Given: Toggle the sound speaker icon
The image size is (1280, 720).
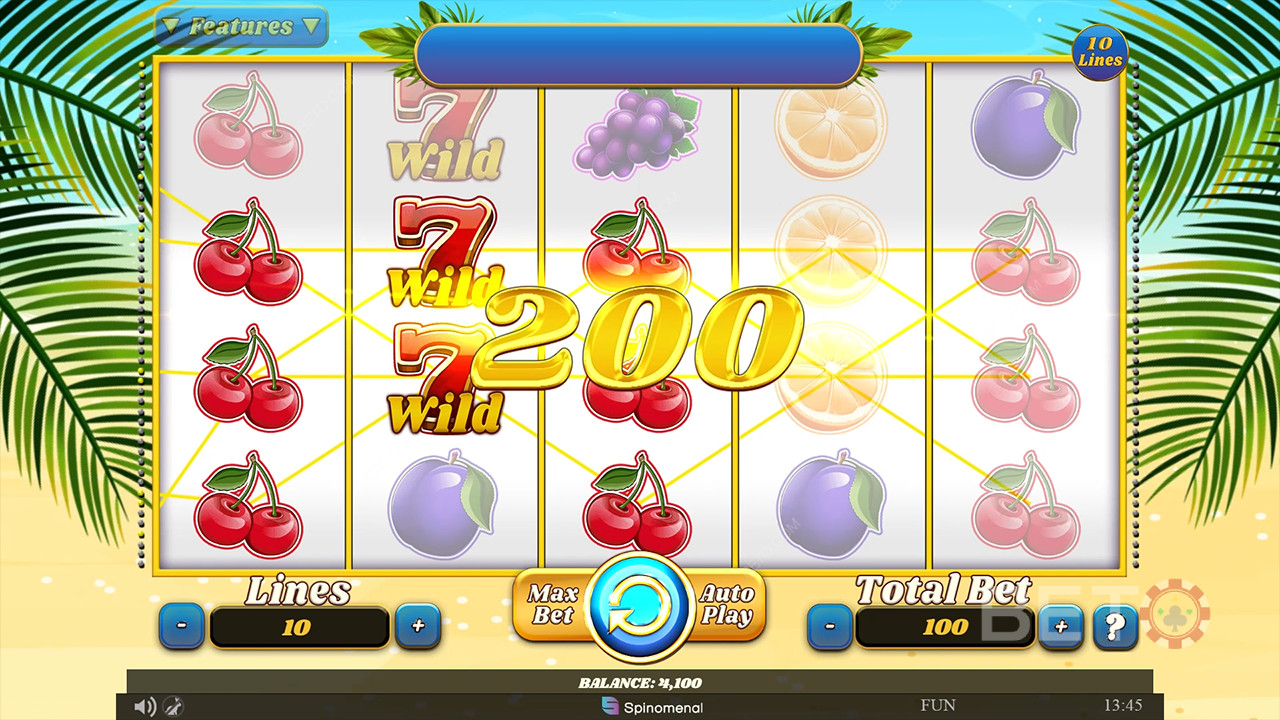Looking at the screenshot, I should tap(145, 707).
